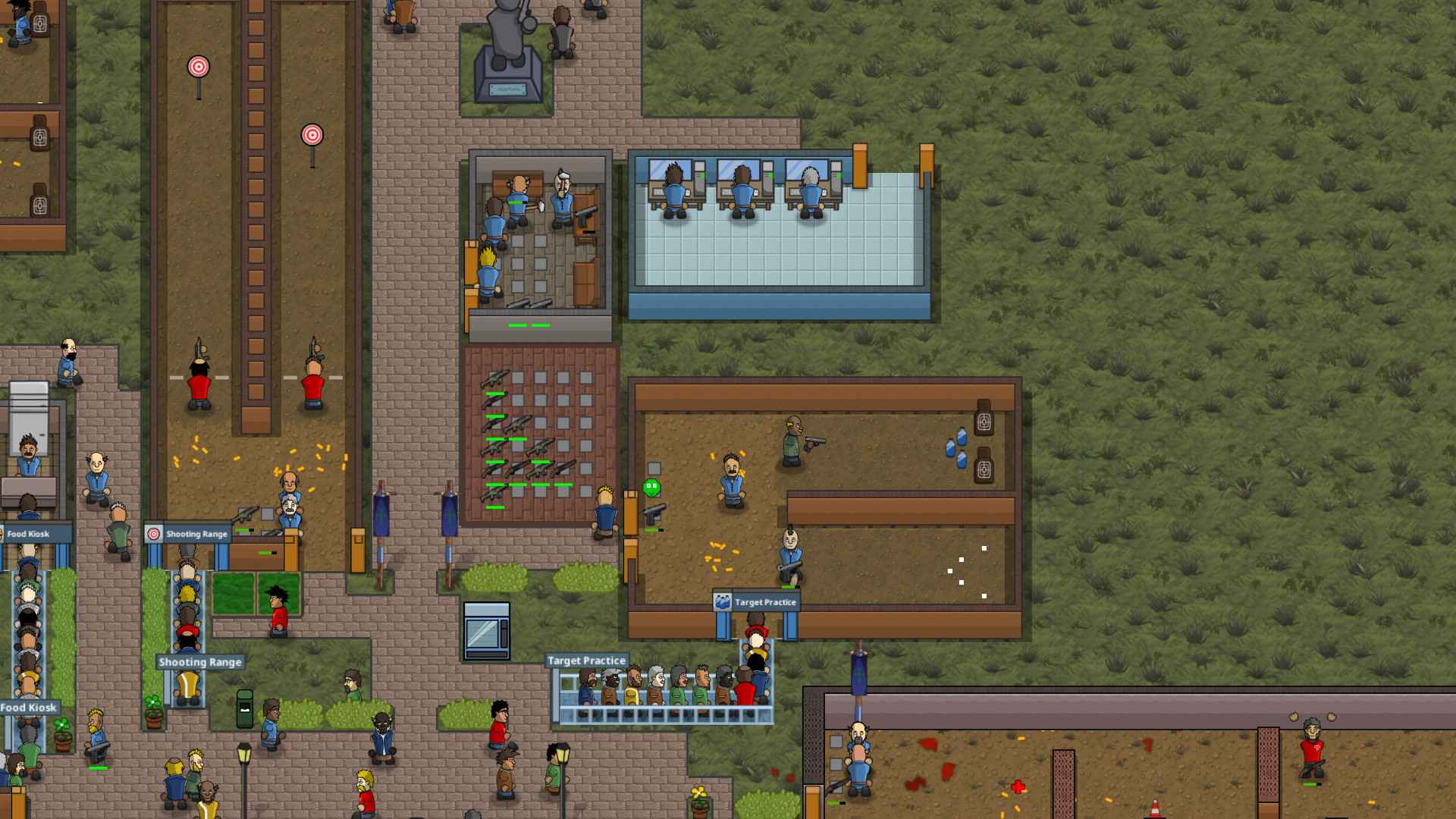
Task: Select the green vending machine beside the path
Action: coord(246,709)
